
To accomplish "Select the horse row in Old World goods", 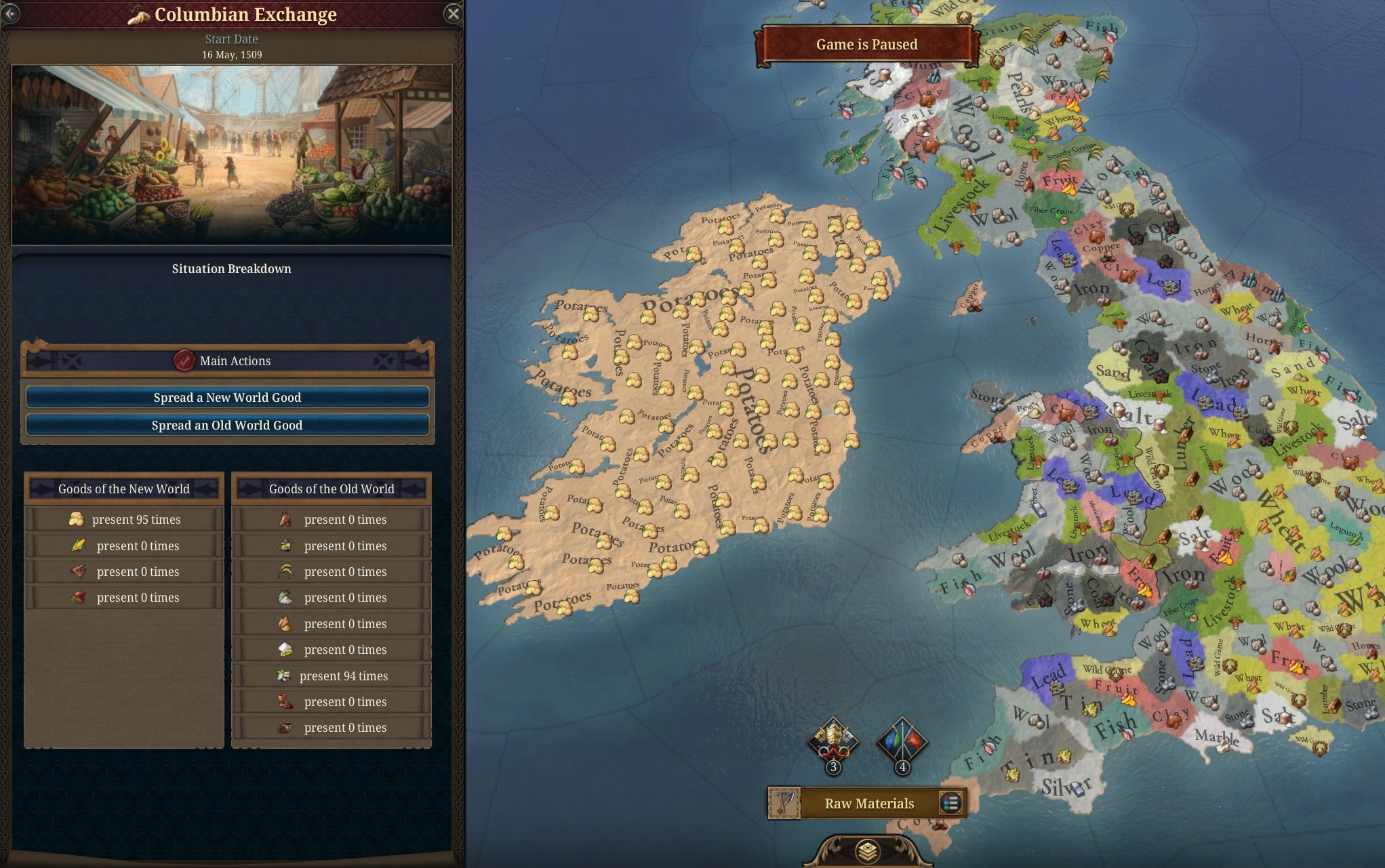I will pyautogui.click(x=332, y=520).
